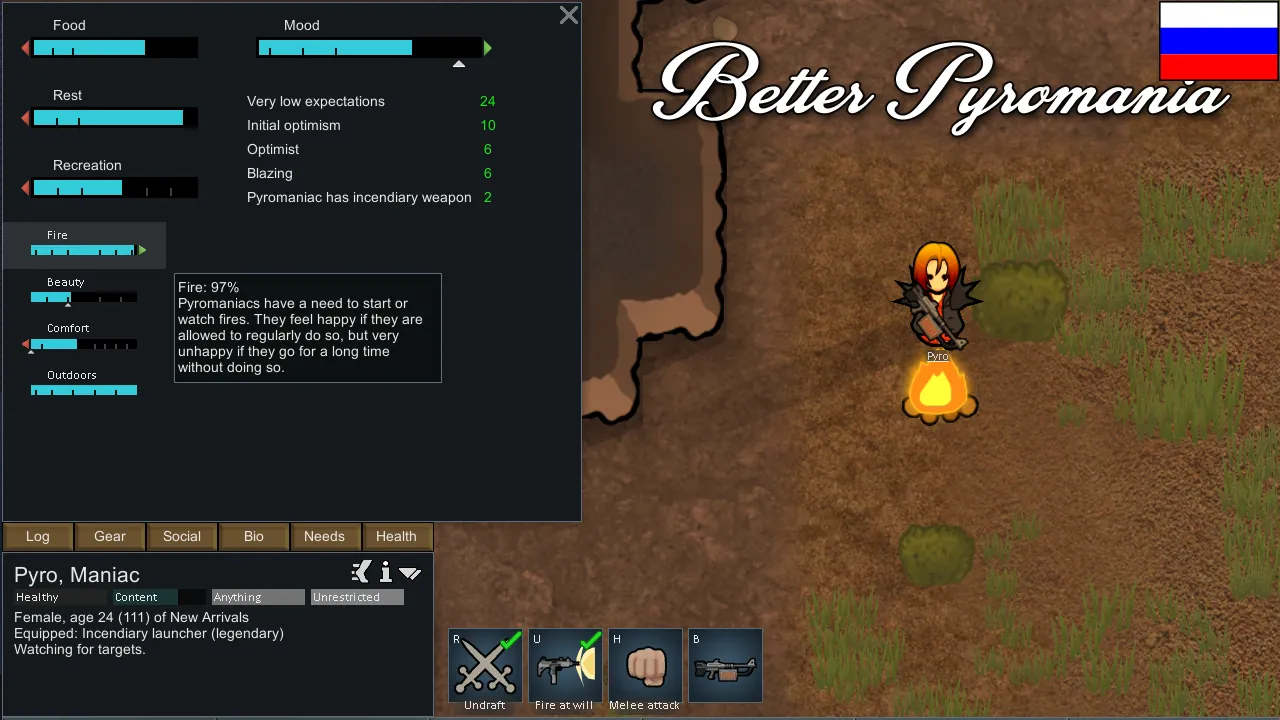Screen dimensions: 1280x720
Task: Toggle the Fire at will command
Action: tap(565, 666)
